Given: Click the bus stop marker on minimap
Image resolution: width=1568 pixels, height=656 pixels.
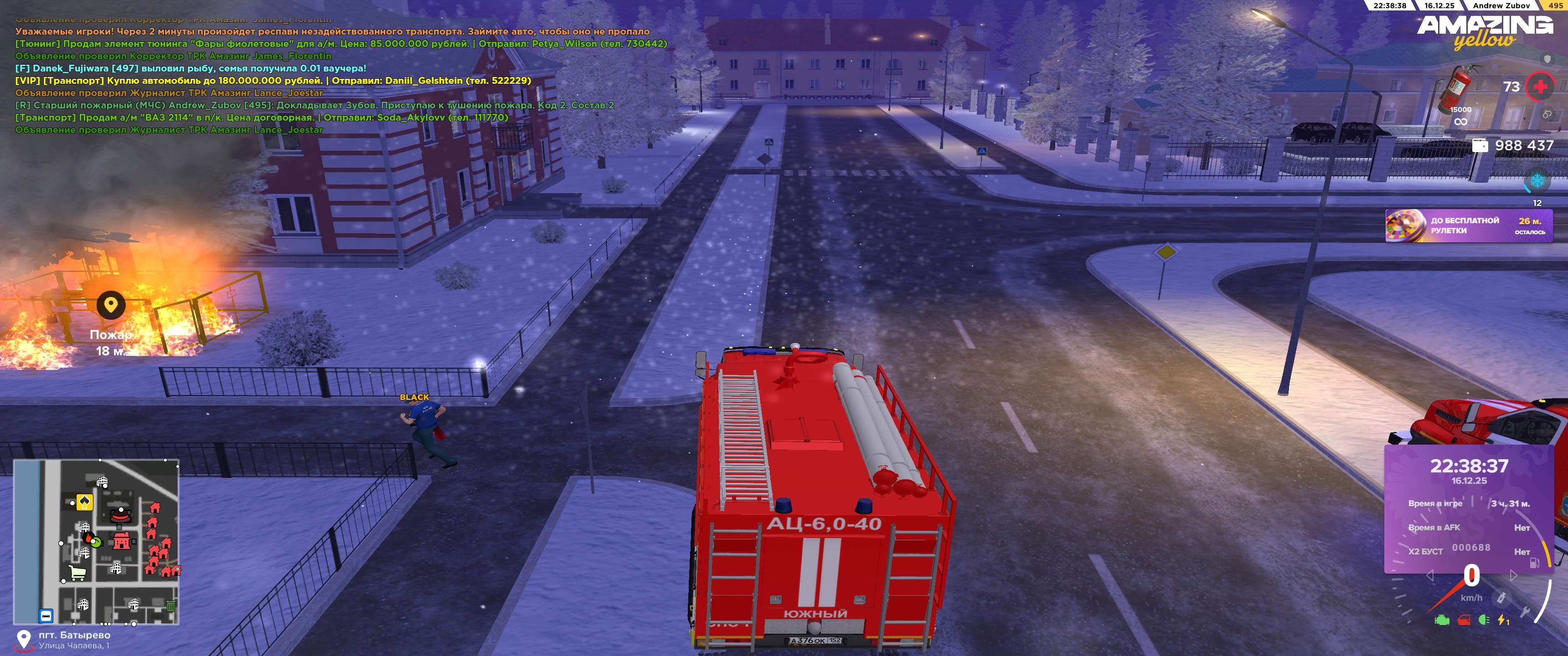Looking at the screenshot, I should tap(46, 616).
